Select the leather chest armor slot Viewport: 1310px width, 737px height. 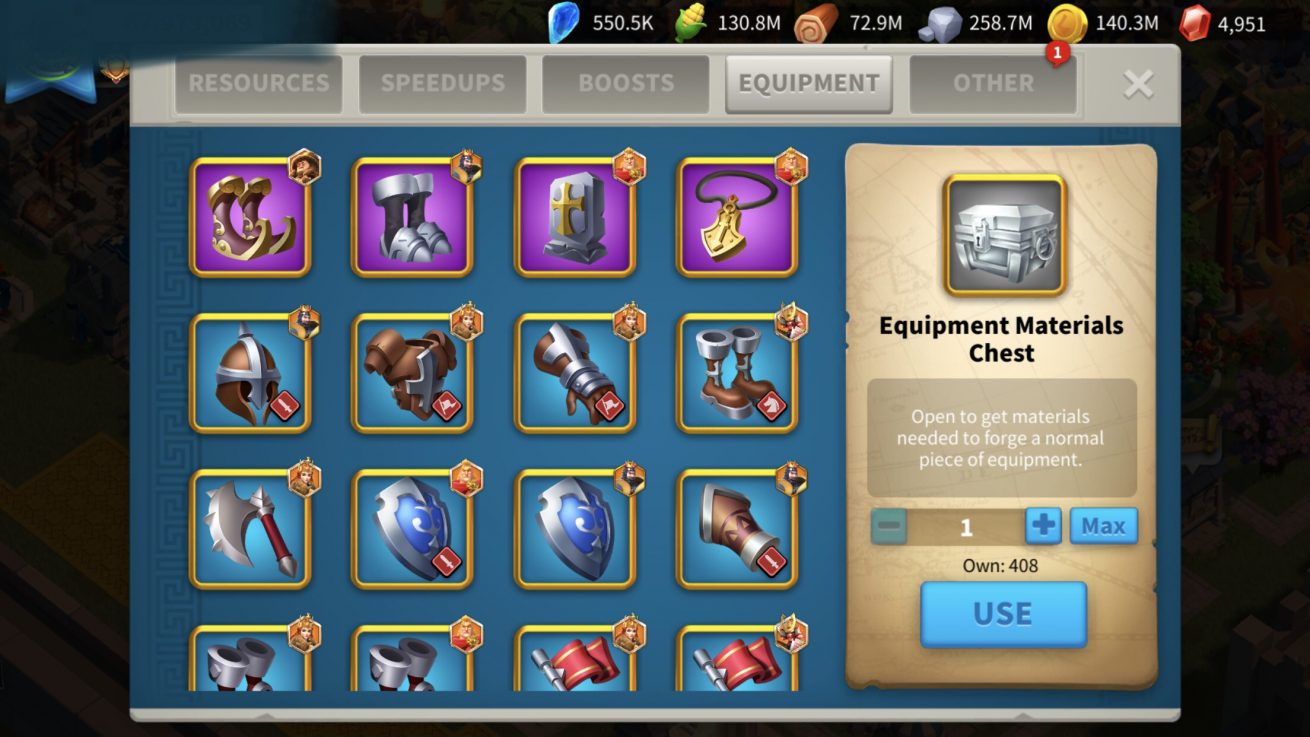coord(412,373)
